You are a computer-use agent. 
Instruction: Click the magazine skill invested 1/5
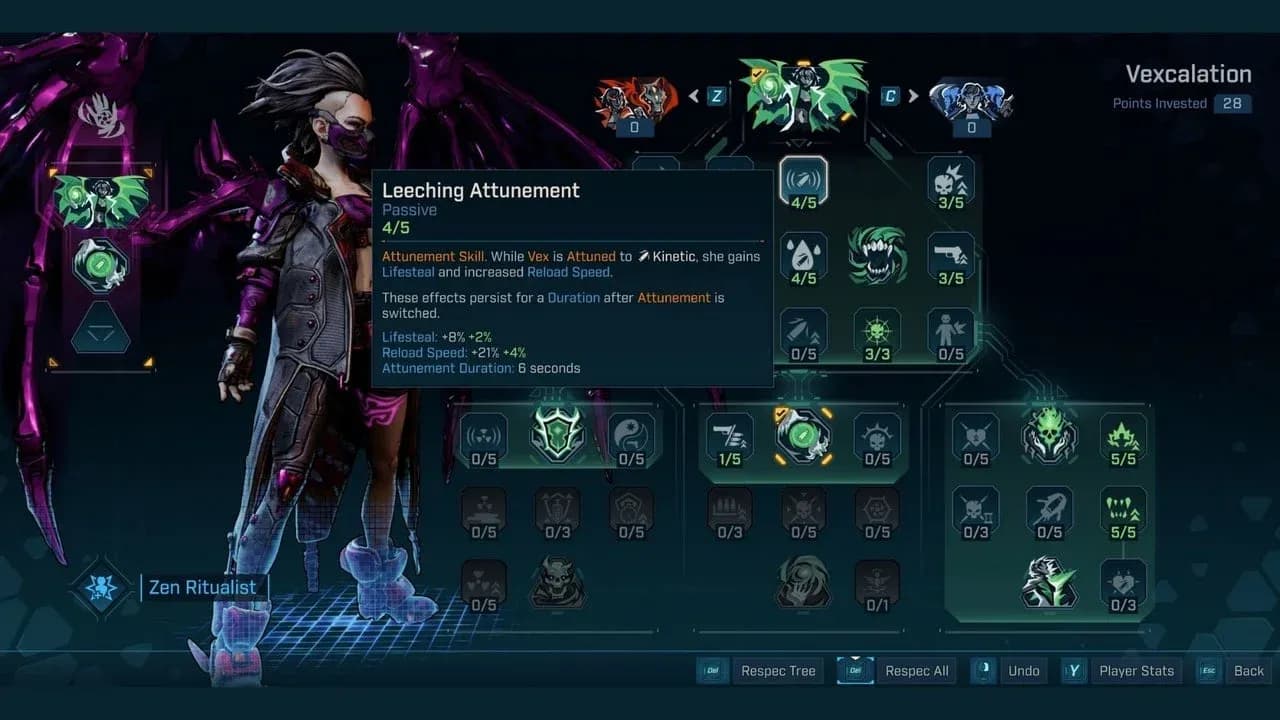tap(730, 437)
